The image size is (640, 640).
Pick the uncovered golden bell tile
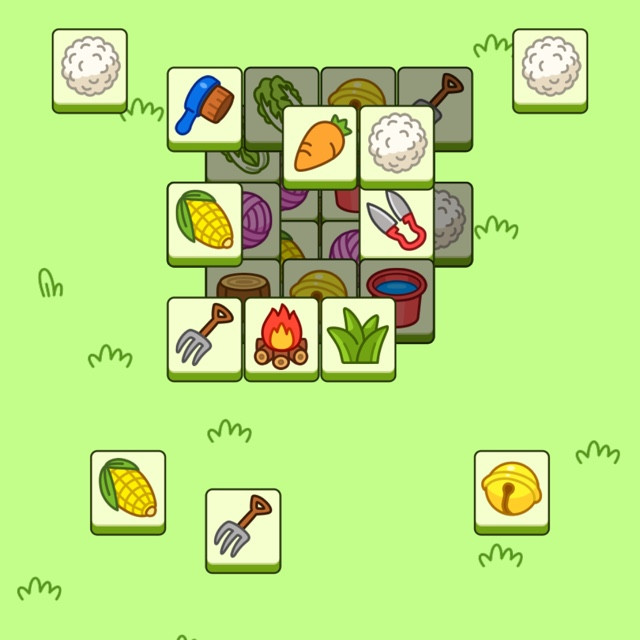pyautogui.click(x=511, y=490)
